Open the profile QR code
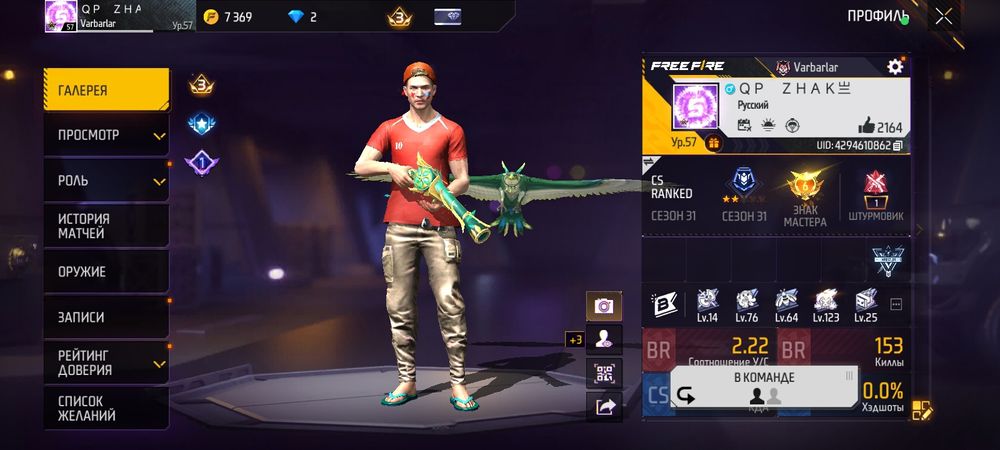Viewport: 1000px width, 450px height. pyautogui.click(x=604, y=373)
